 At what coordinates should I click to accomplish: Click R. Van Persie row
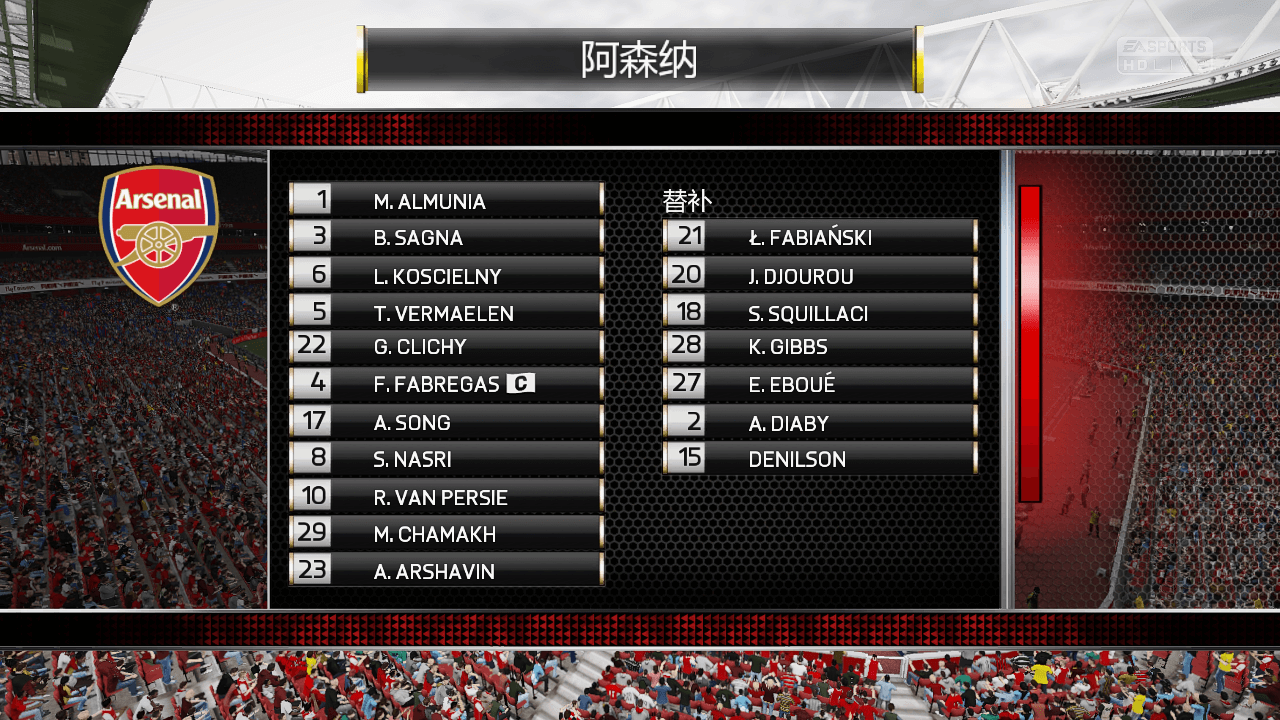(x=446, y=497)
